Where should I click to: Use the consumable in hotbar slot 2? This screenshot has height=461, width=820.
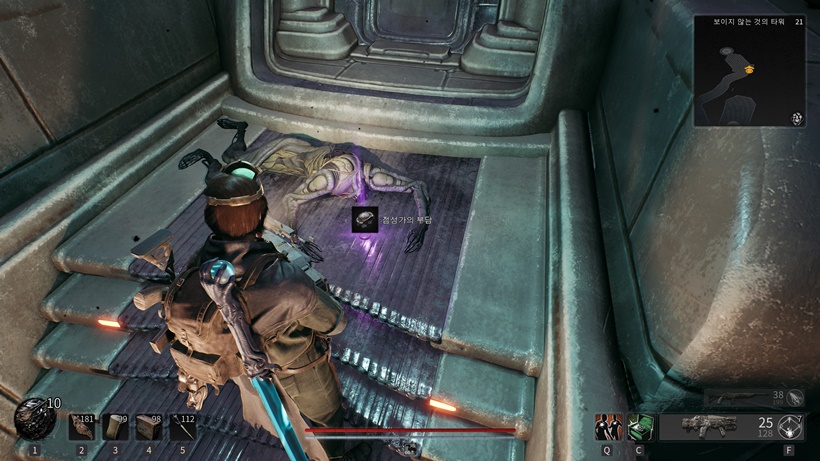pyautogui.click(x=82, y=427)
